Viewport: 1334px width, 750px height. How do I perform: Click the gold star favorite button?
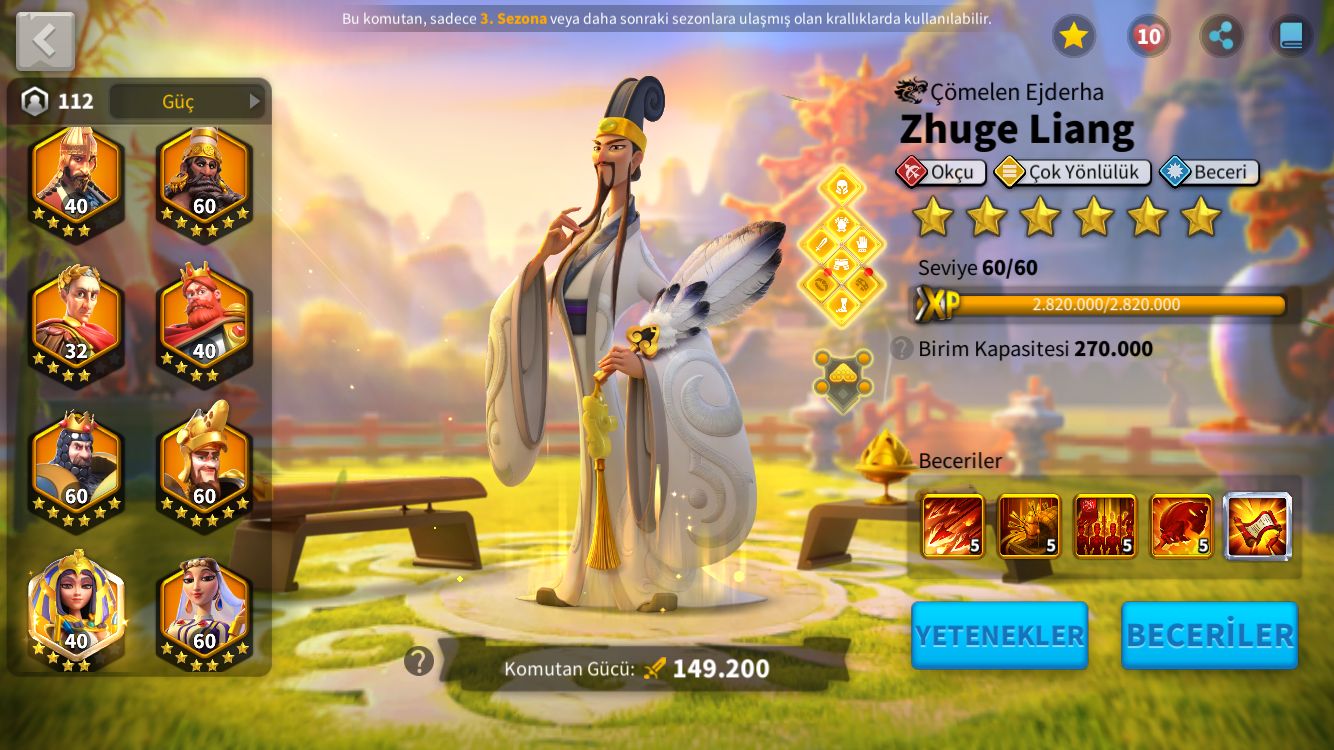coord(1073,36)
